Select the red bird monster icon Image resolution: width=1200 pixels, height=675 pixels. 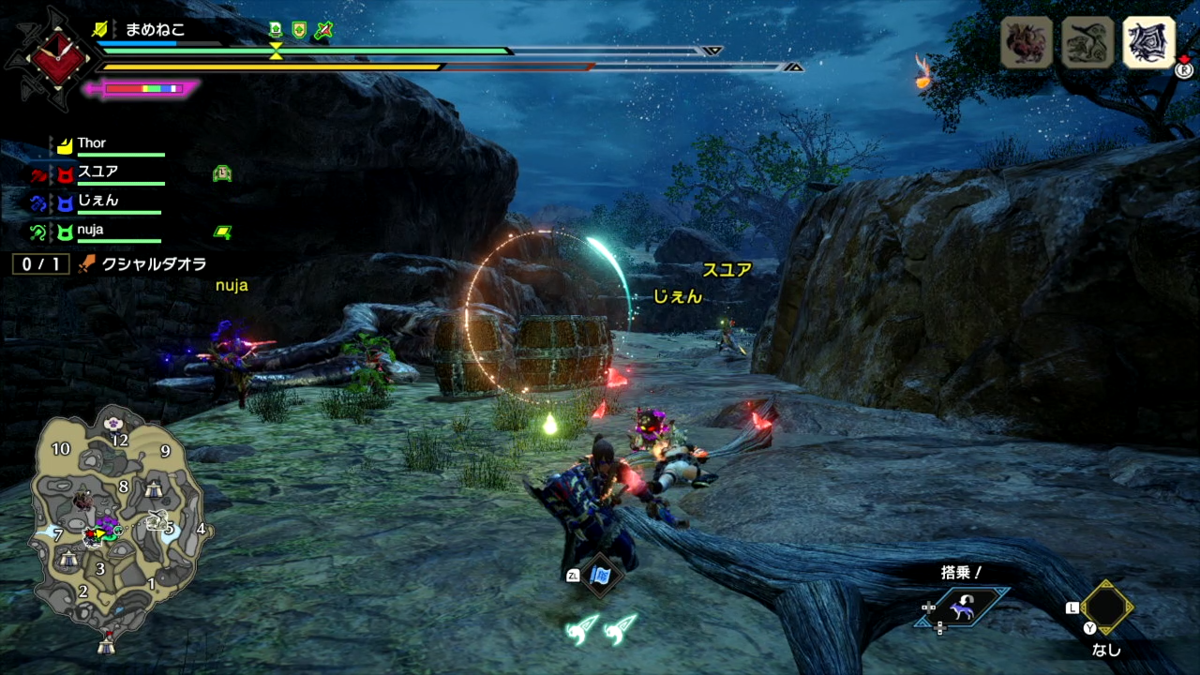coord(1027,43)
